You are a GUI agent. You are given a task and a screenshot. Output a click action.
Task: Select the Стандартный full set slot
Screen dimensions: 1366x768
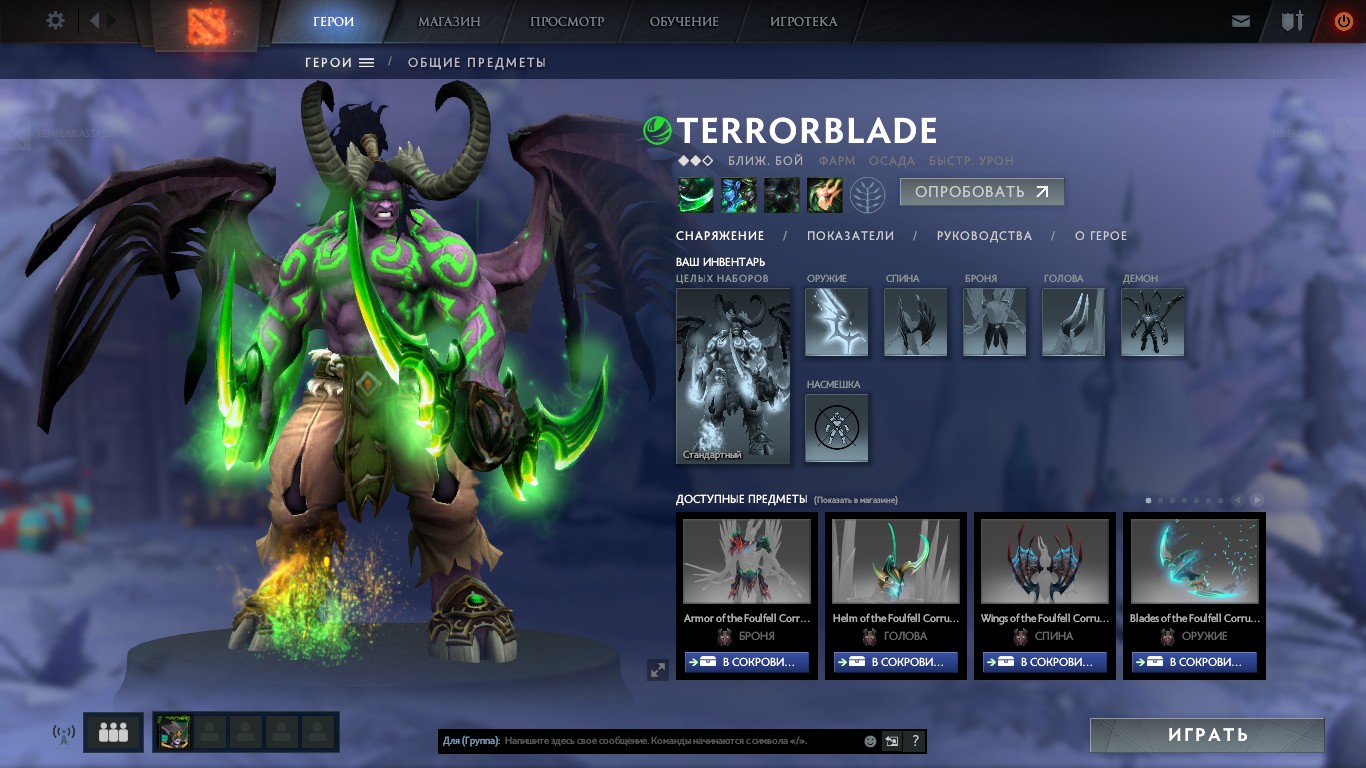click(733, 376)
